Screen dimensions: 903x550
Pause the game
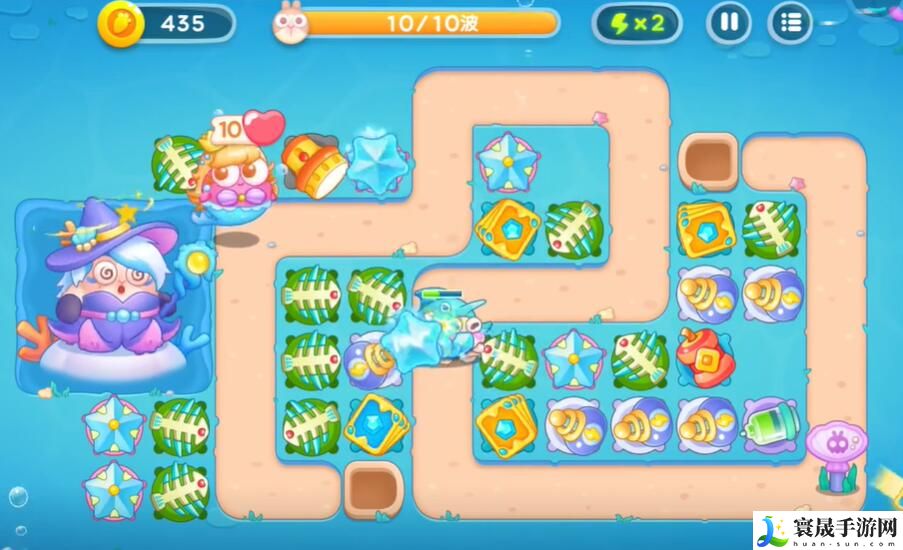point(728,23)
